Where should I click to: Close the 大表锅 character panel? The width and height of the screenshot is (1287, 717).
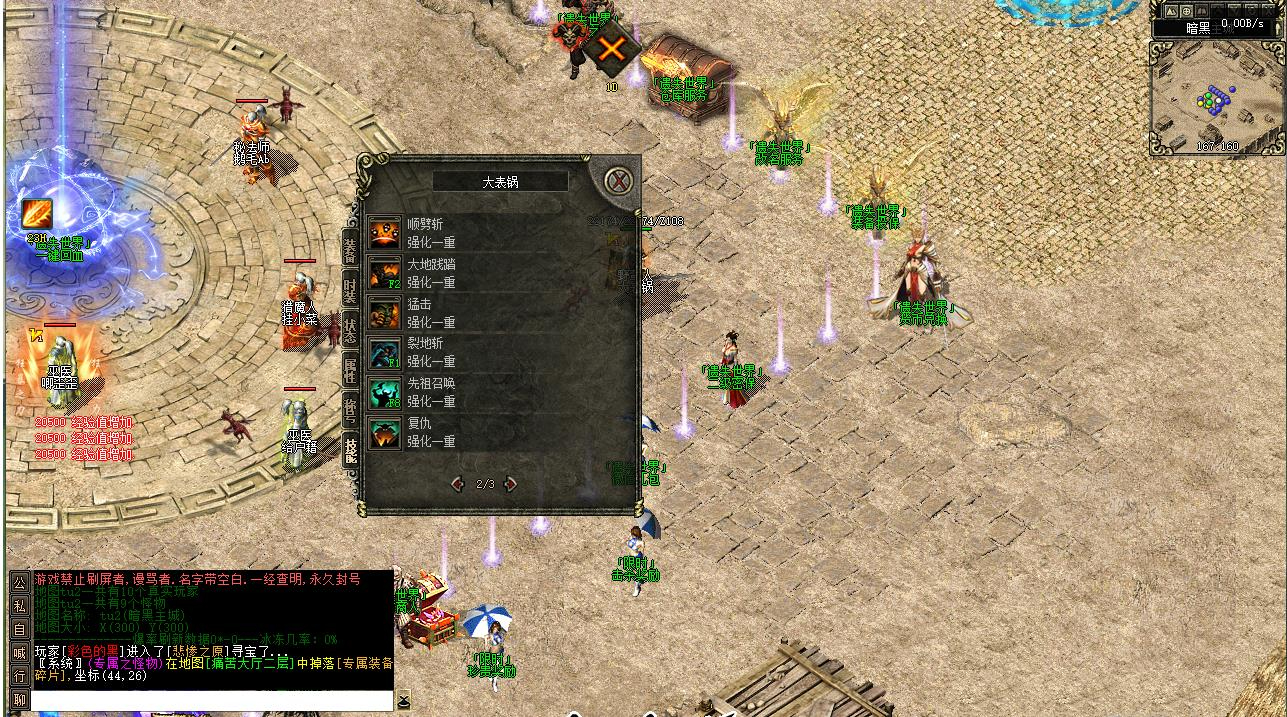point(620,181)
